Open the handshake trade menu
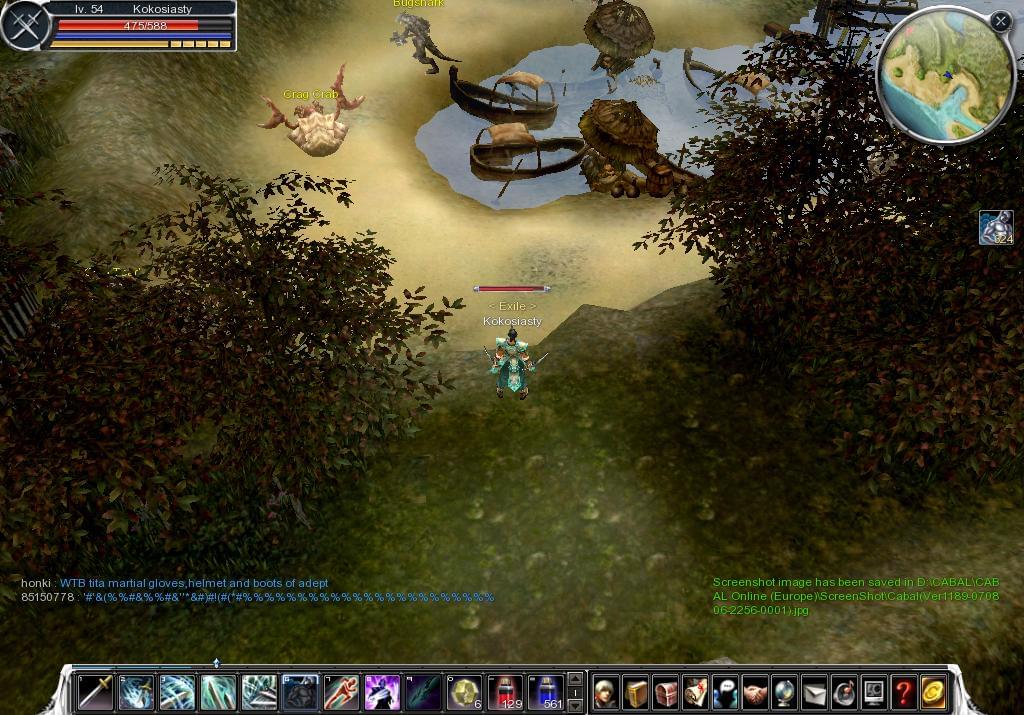The image size is (1024, 715). pos(755,692)
